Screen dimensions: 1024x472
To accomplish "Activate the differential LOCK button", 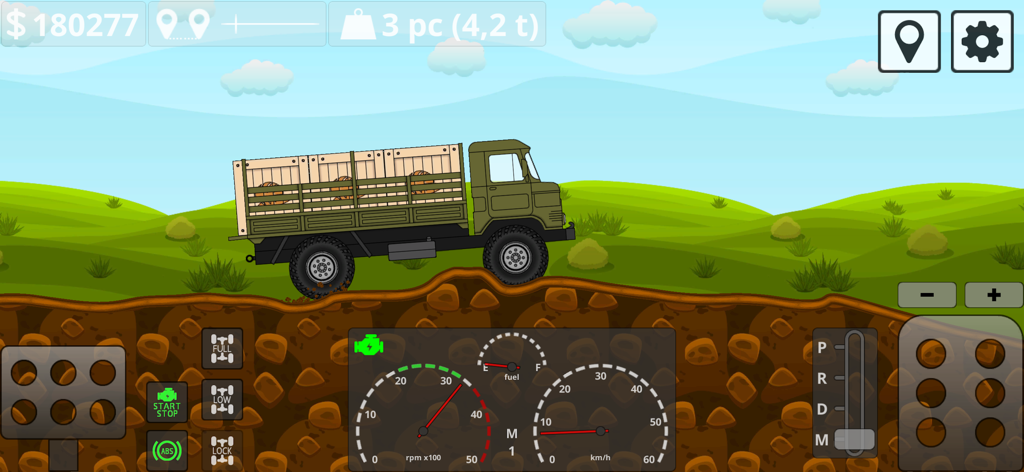I will tap(222, 450).
